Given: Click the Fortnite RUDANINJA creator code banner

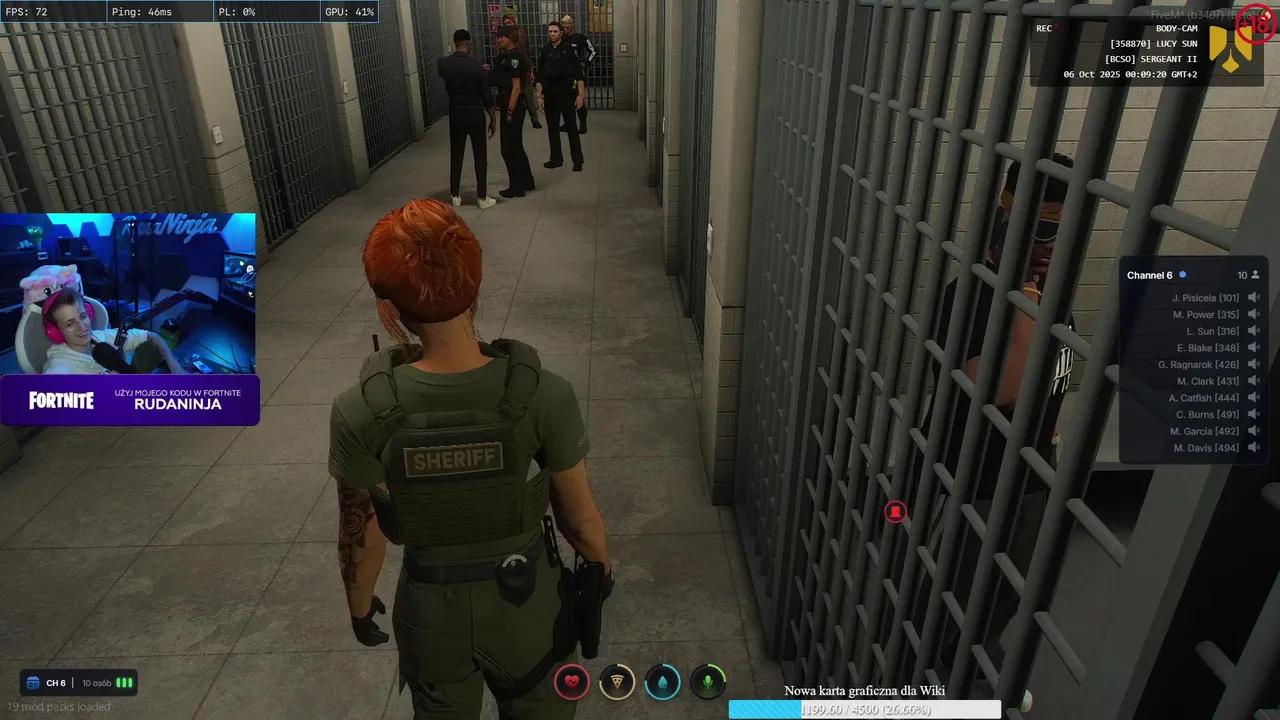Looking at the screenshot, I should point(130,400).
